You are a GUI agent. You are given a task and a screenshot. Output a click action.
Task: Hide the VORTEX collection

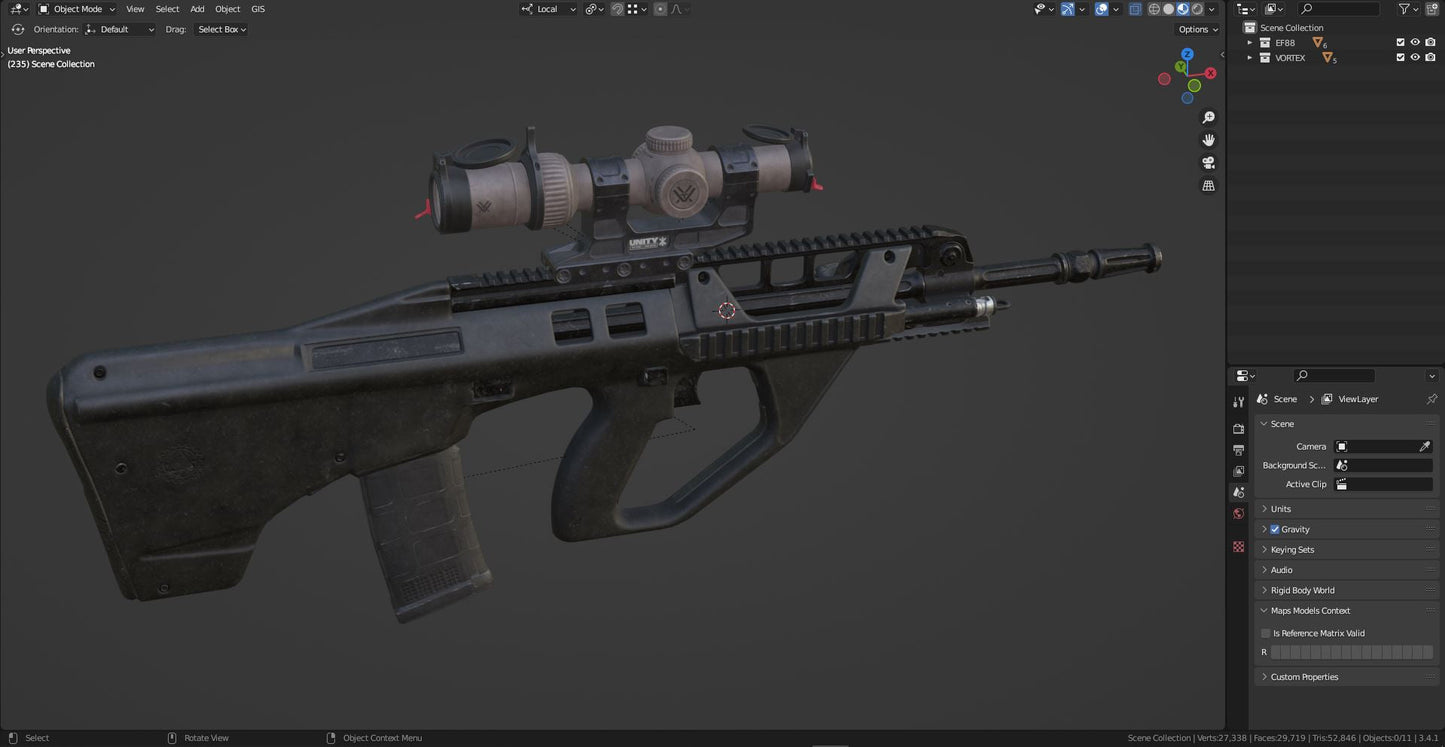[x=1414, y=57]
